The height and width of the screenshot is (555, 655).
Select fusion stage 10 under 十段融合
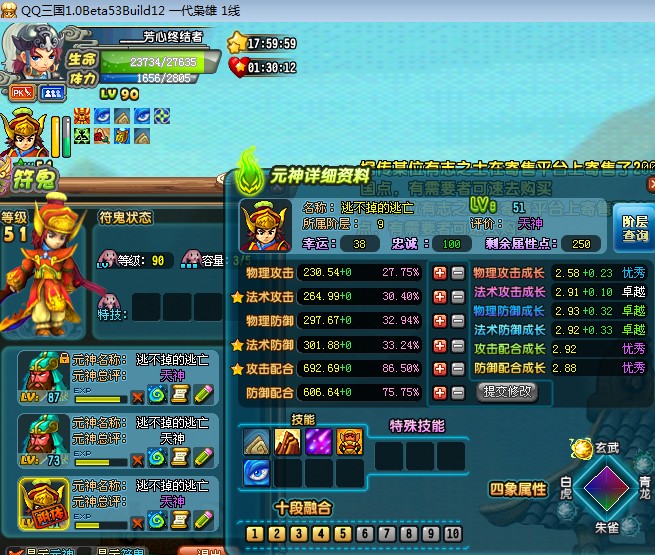tap(454, 534)
